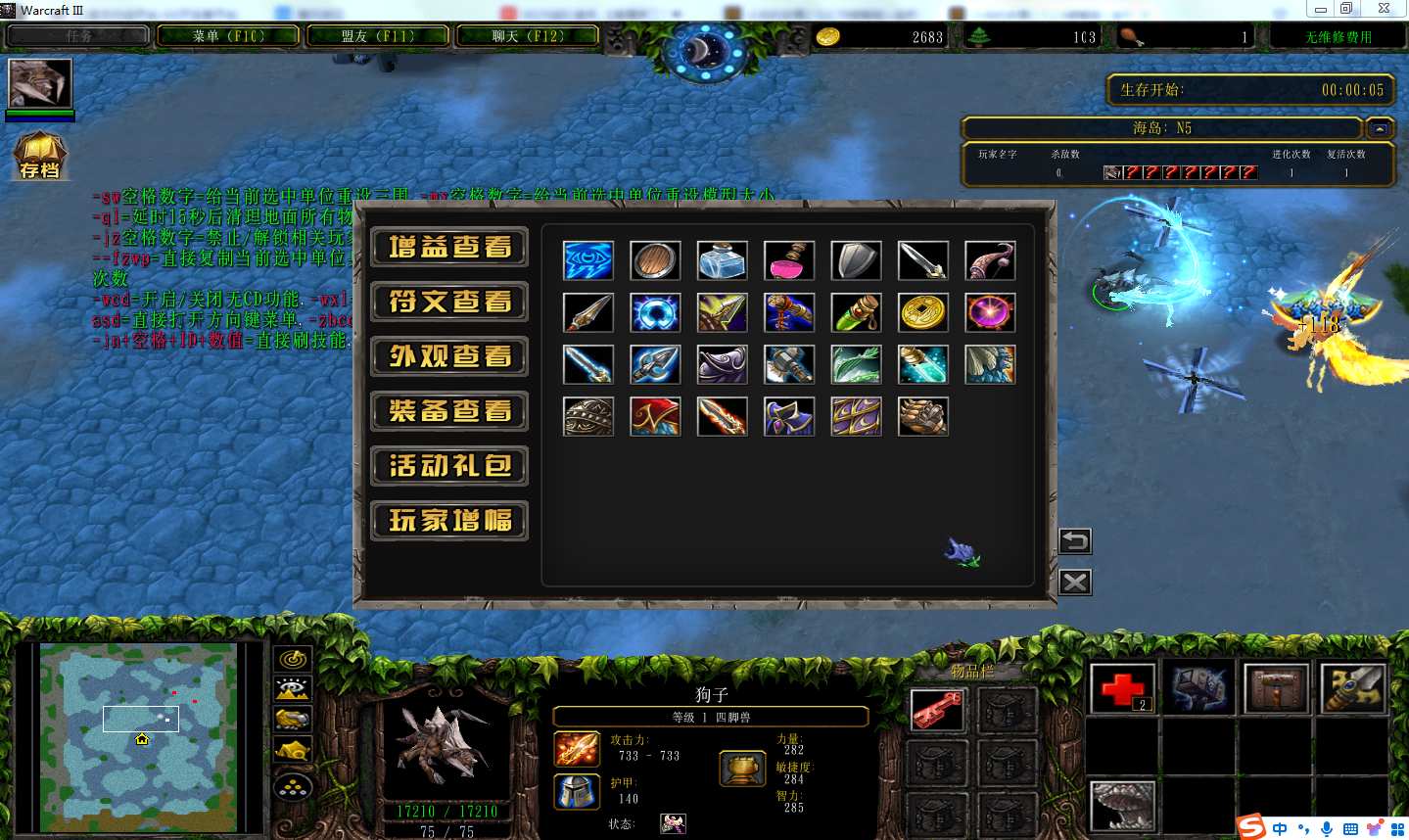Viewport: 1409px width, 840px height.
Task: Open the 聊天 (F12) chat log
Action: (x=528, y=36)
